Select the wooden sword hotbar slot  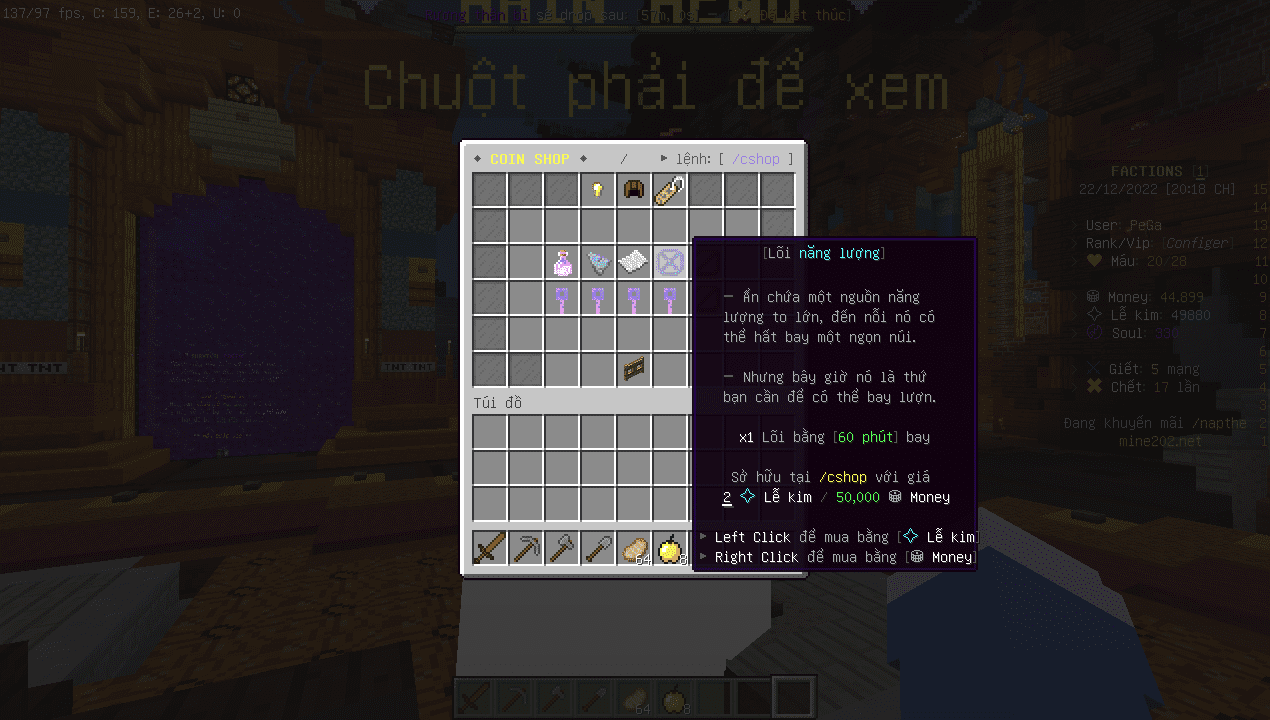(x=490, y=548)
